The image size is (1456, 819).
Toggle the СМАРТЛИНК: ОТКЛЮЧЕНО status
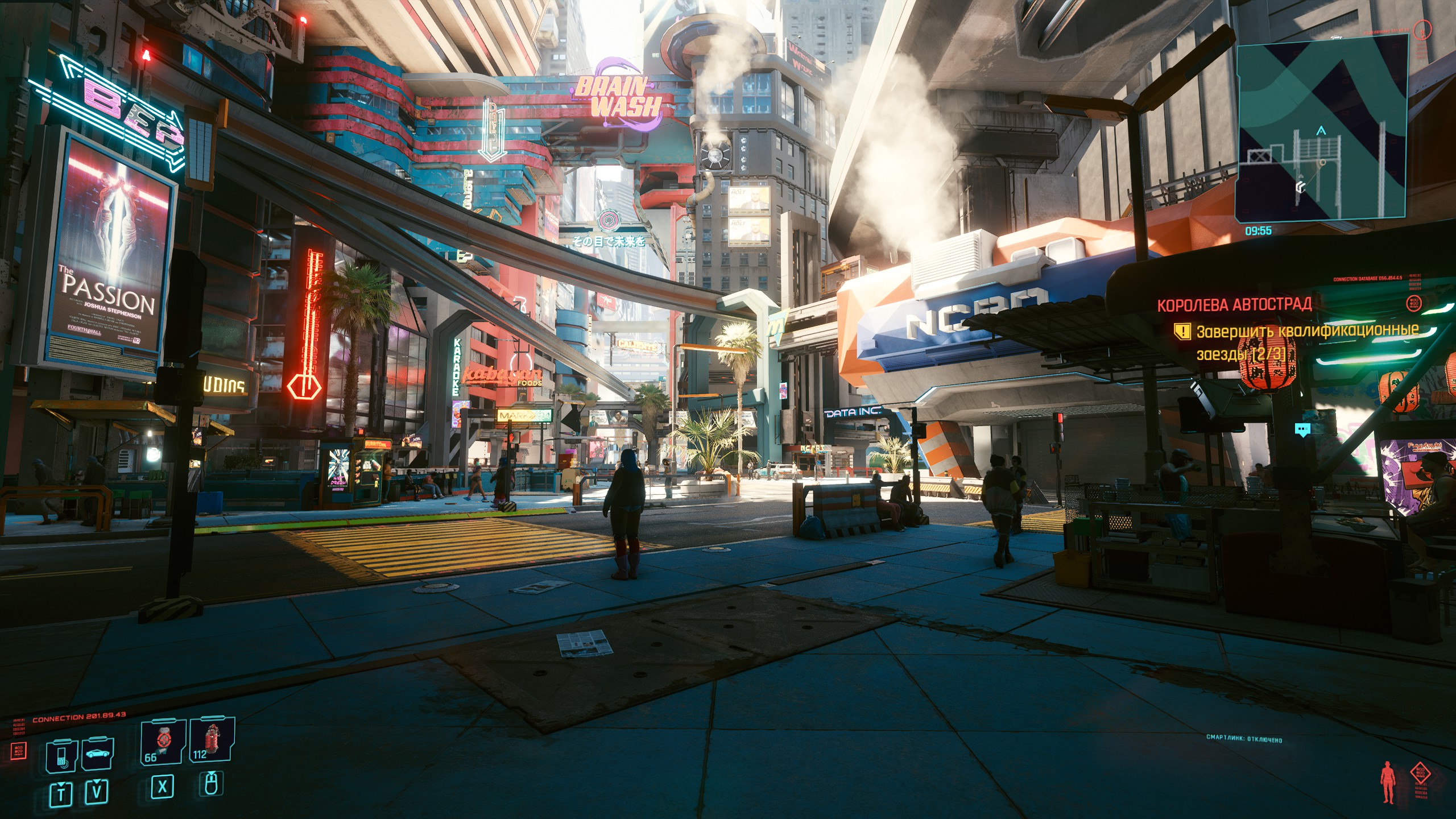click(1243, 739)
